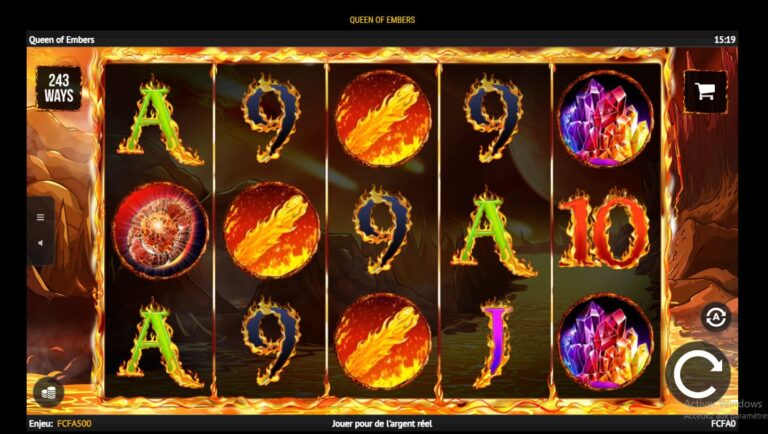Viewport: 768px width, 434px height.
Task: Click the 243 Ways badge
Action: coord(59,89)
